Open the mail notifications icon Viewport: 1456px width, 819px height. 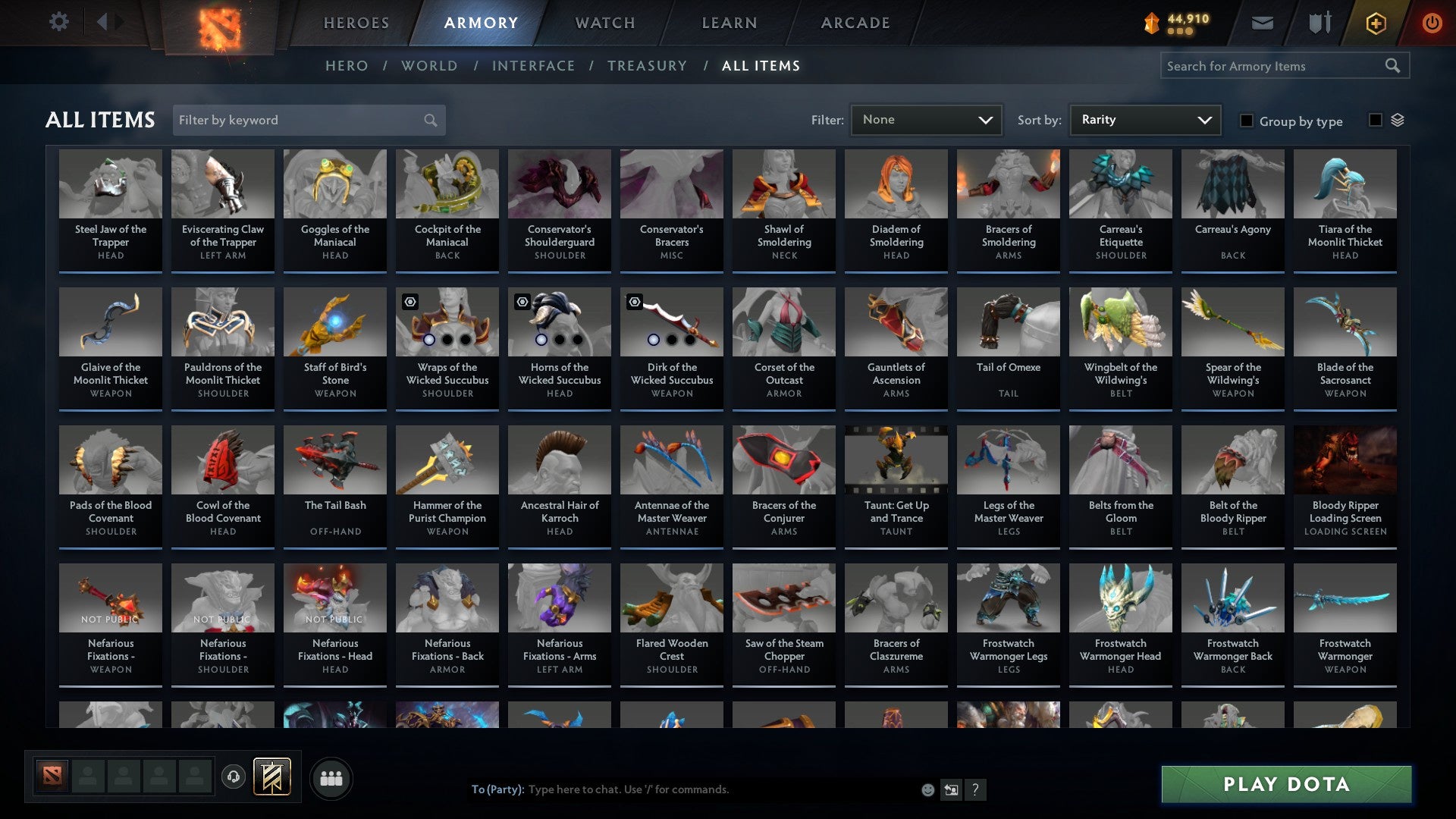[1261, 23]
